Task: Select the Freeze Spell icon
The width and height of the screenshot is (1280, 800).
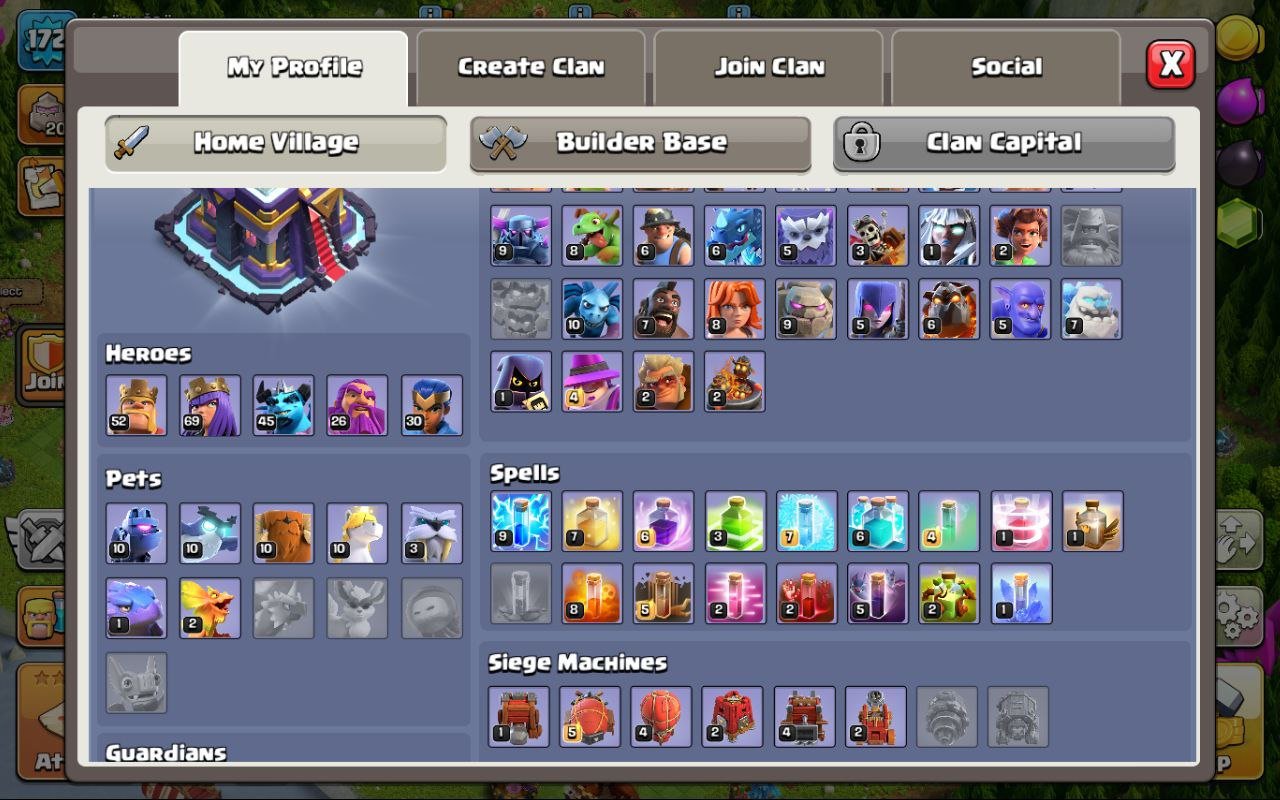Action: pyautogui.click(x=807, y=521)
